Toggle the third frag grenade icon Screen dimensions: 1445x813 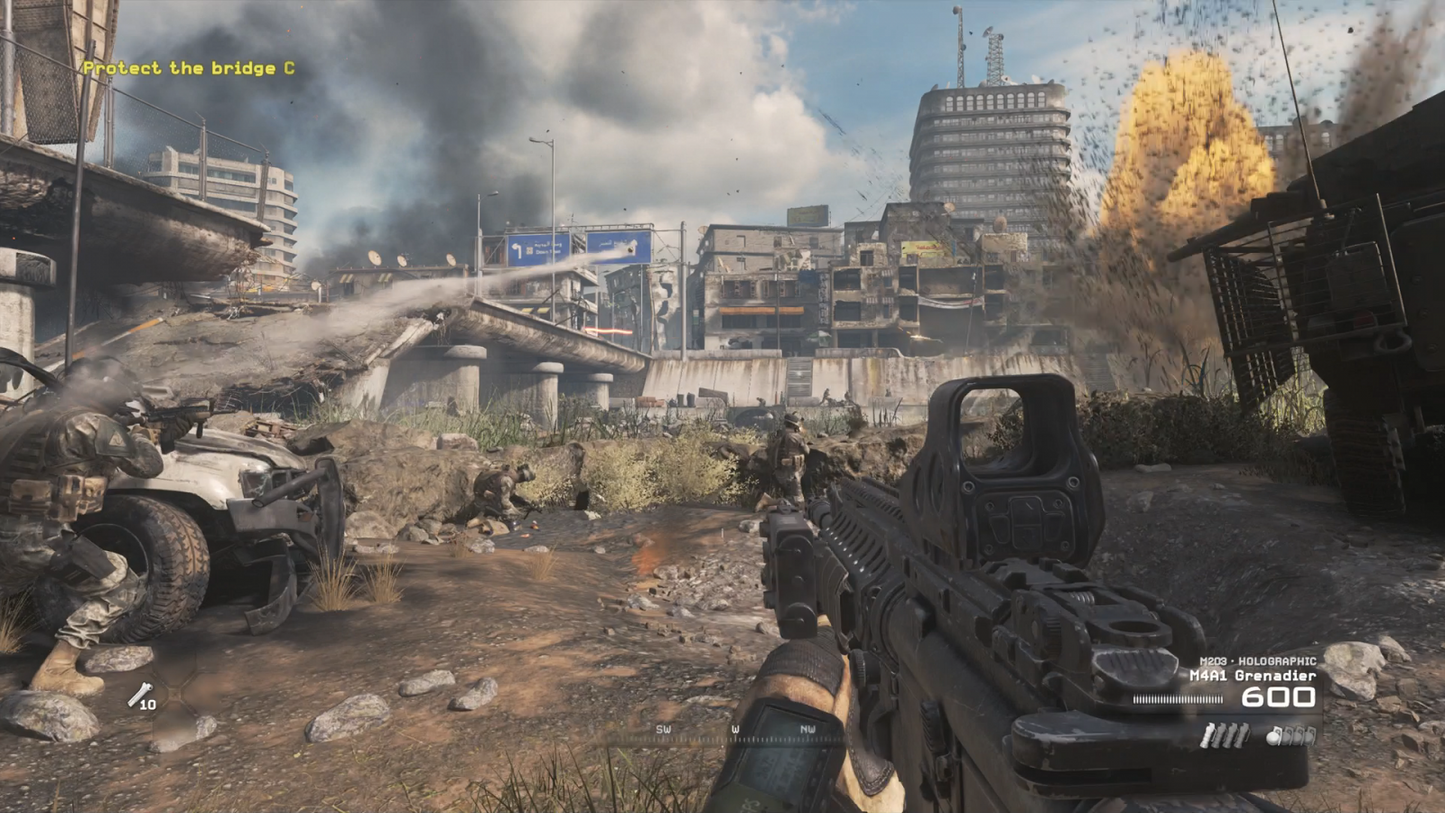[1299, 736]
